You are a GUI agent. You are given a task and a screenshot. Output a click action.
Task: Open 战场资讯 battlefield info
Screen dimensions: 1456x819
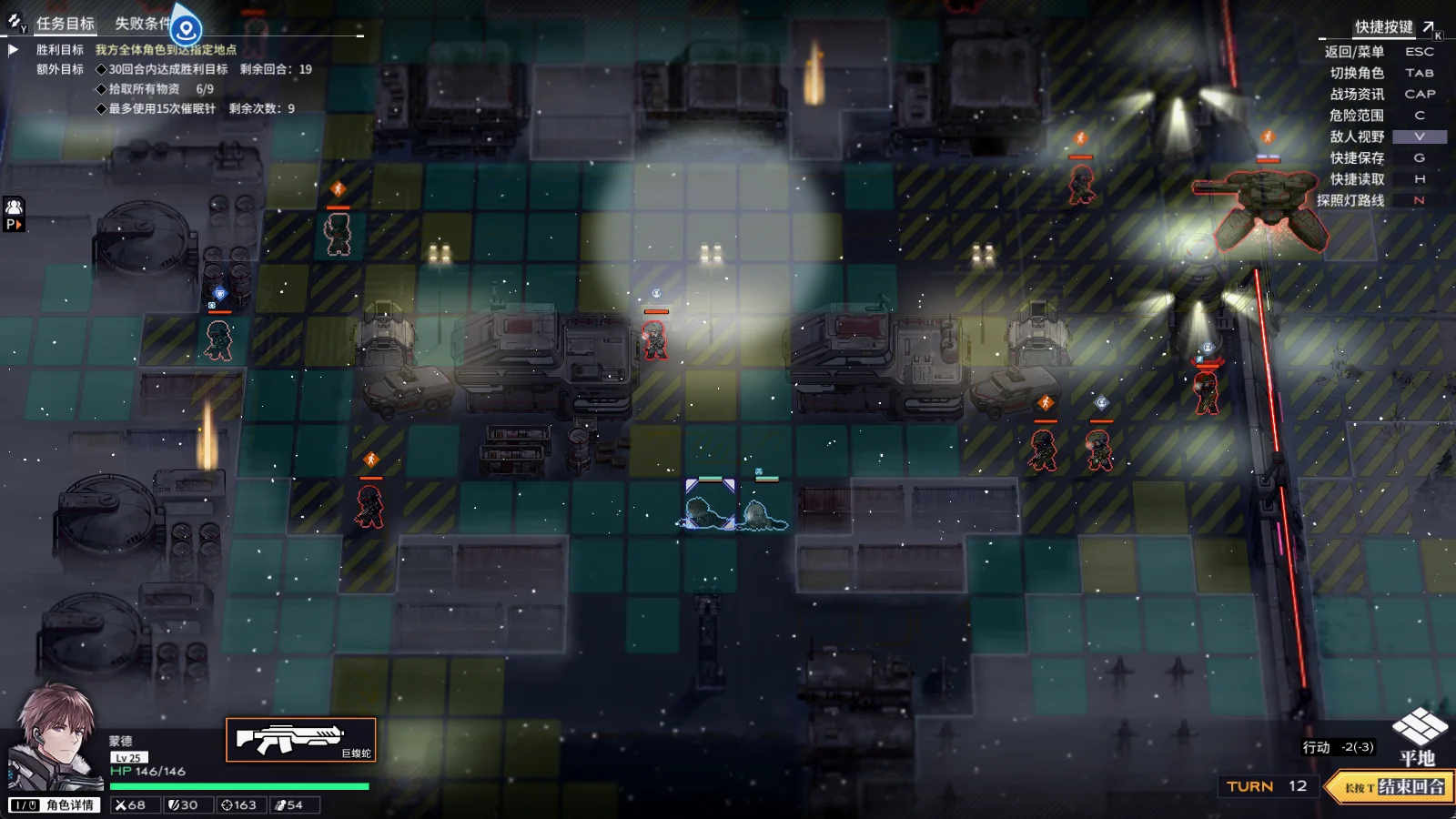[1357, 94]
